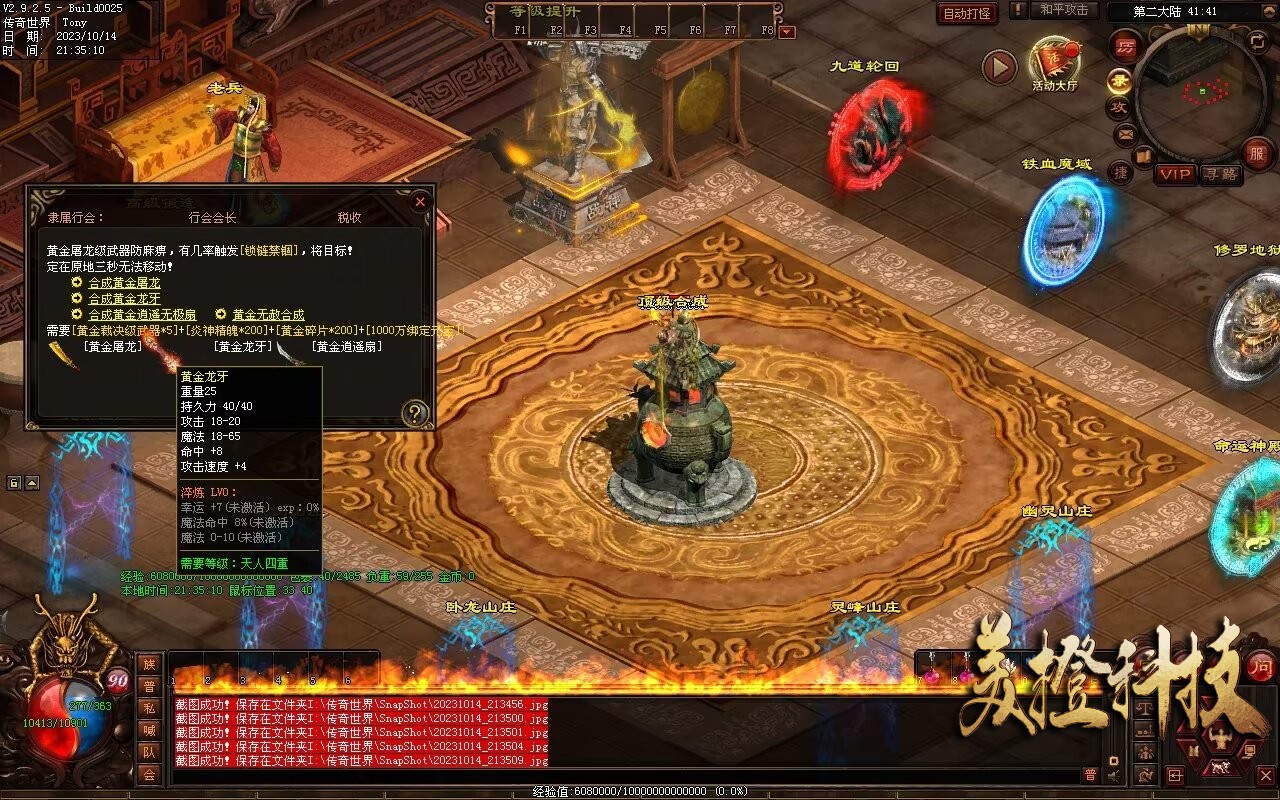
Task: Open the VIP panel
Action: pos(1176,174)
